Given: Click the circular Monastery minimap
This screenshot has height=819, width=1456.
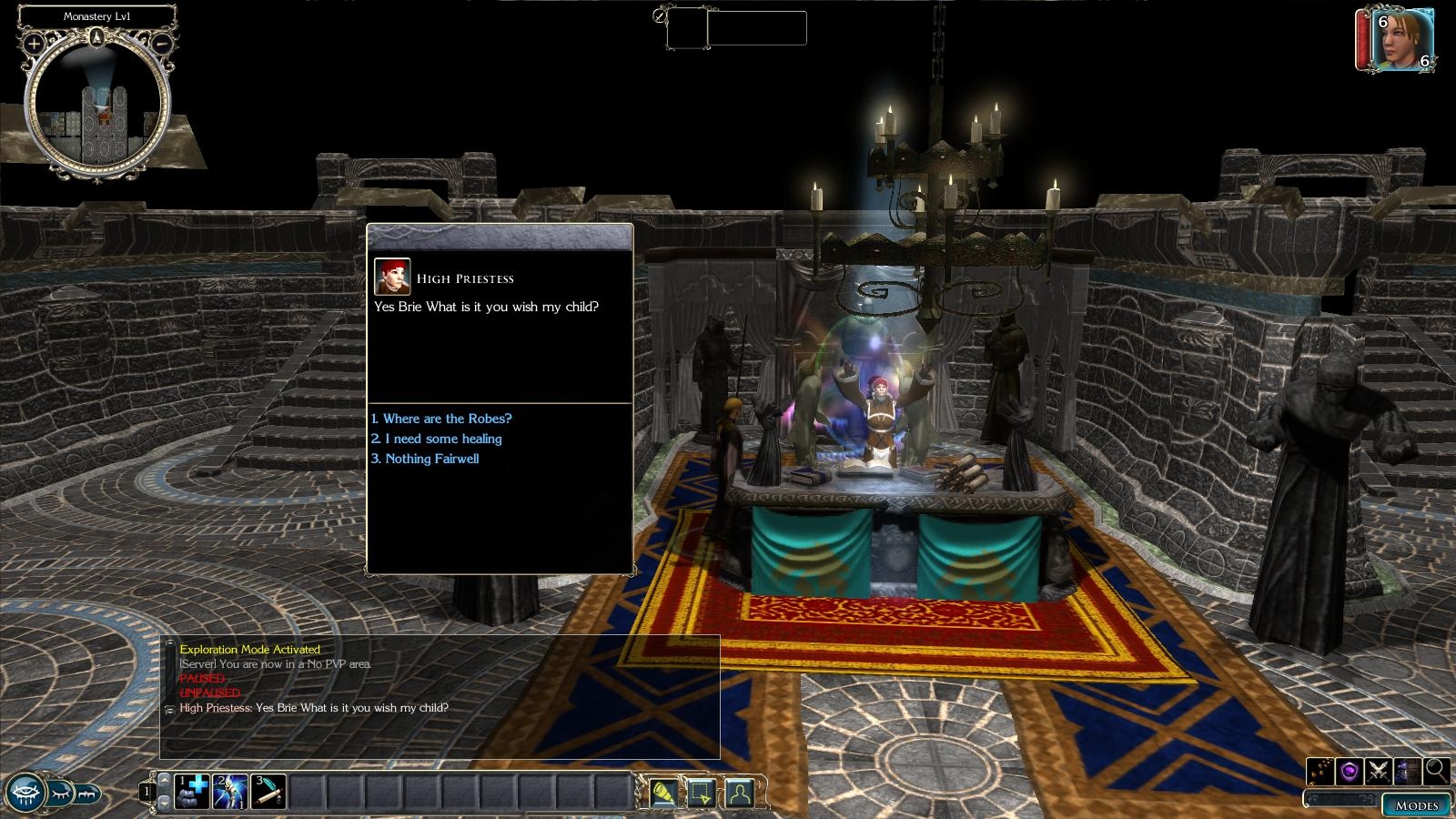Looking at the screenshot, I should point(97,107).
